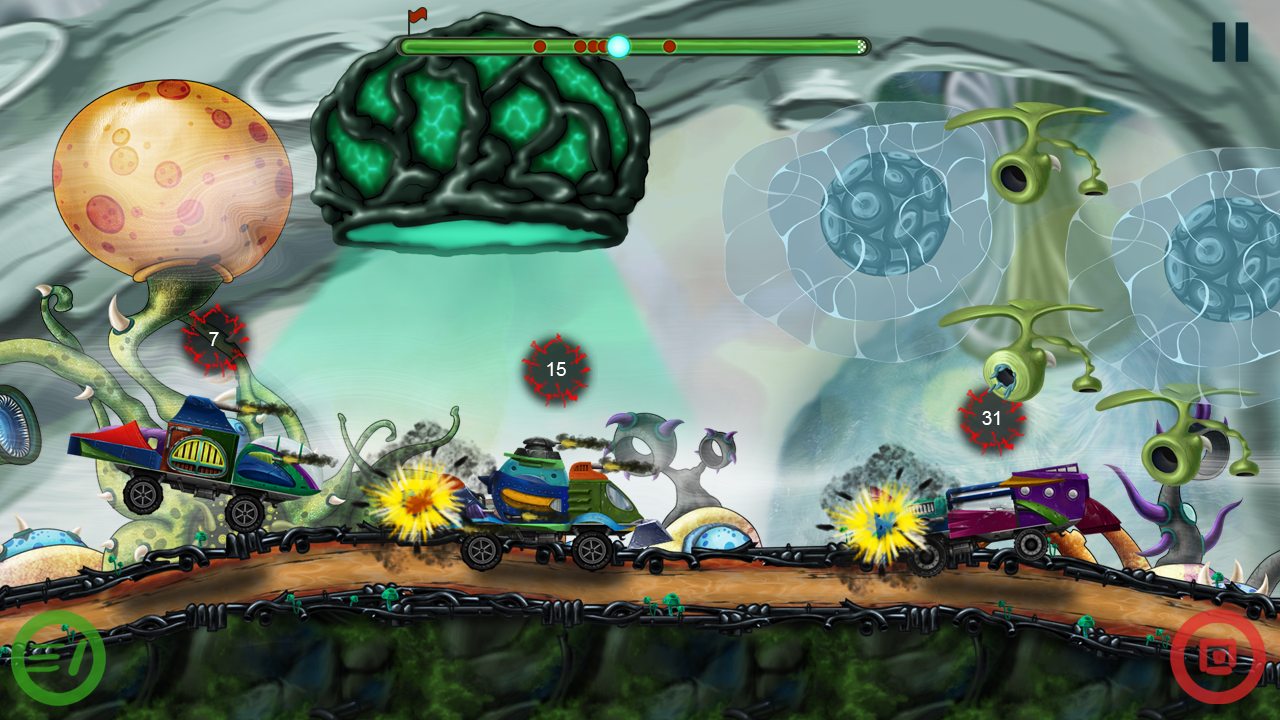Screen dimensions: 1280x720
Task: Click the yellow explosion behind the tank
Action: pos(415,505)
